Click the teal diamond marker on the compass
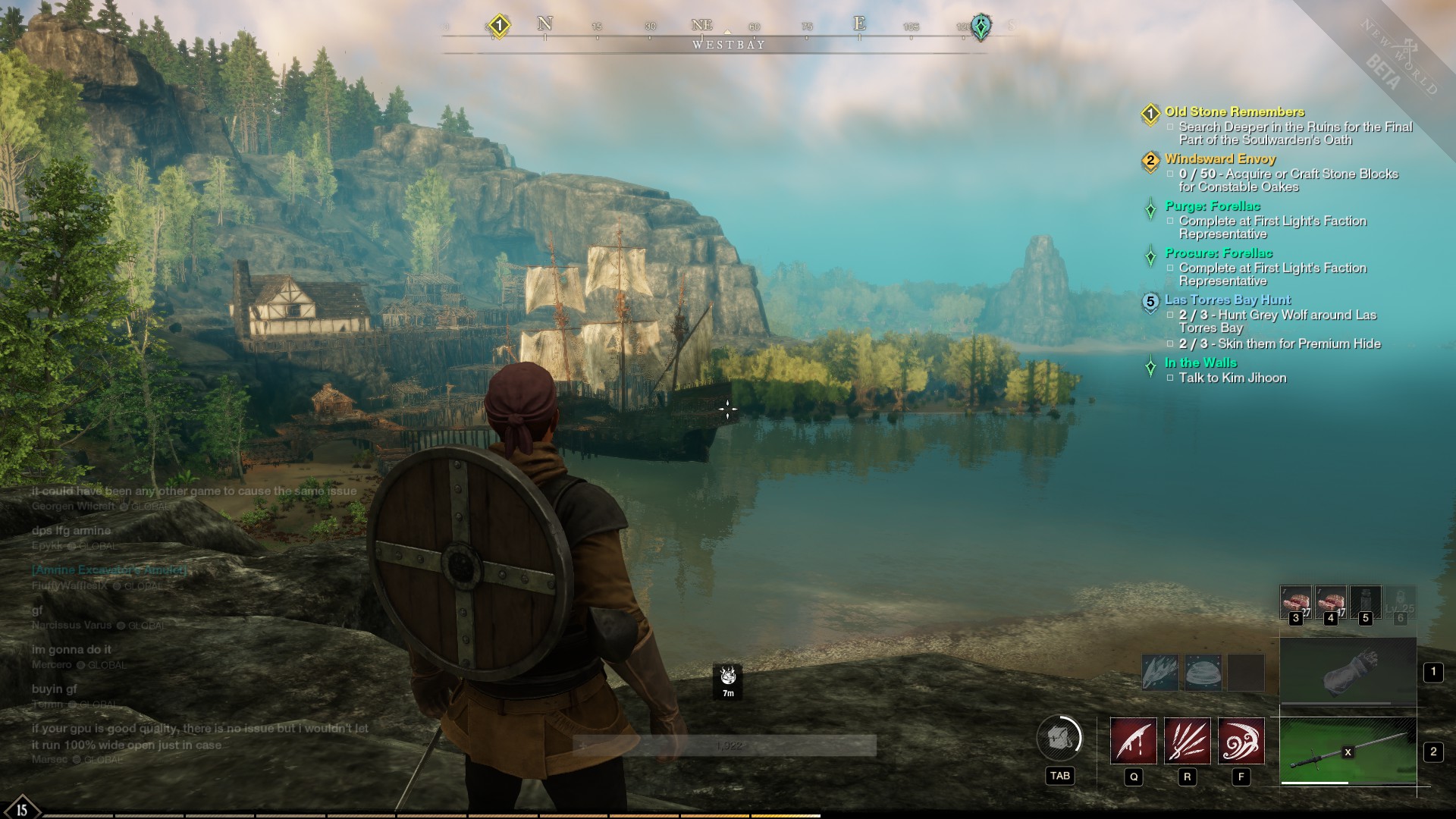Image resolution: width=1456 pixels, height=819 pixels. point(981,27)
